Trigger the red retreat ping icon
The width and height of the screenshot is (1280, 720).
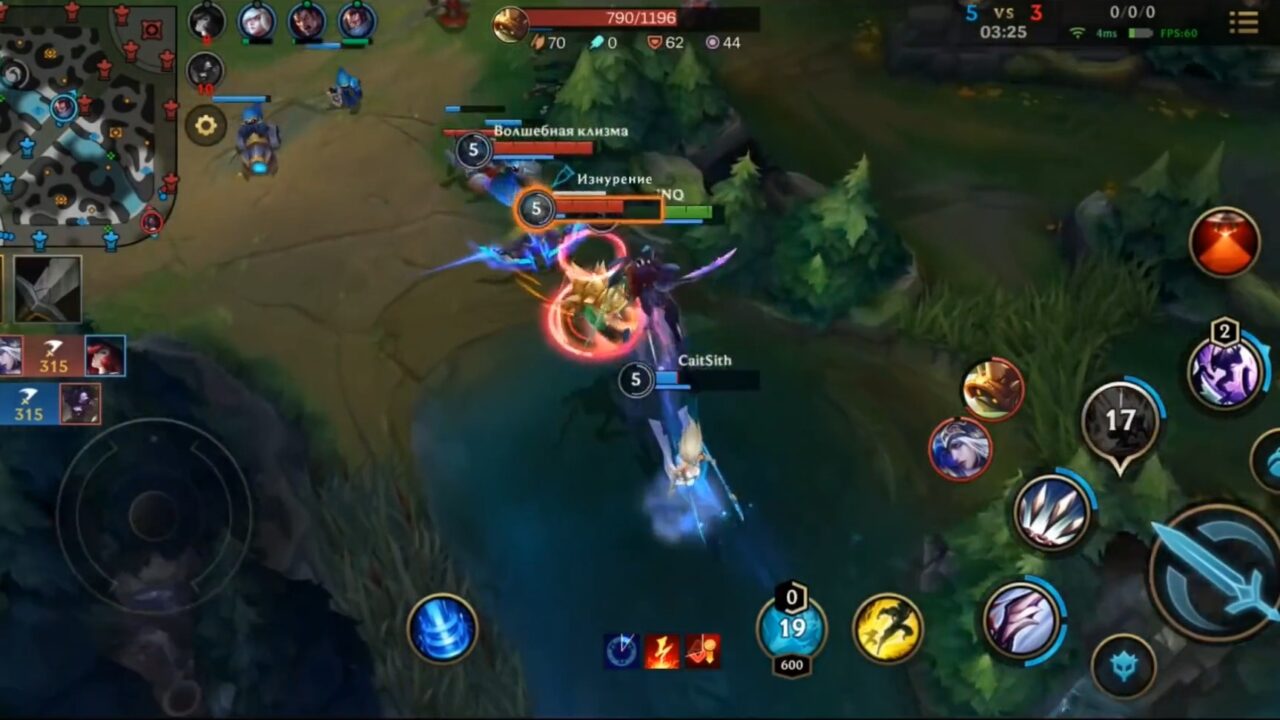[700, 650]
